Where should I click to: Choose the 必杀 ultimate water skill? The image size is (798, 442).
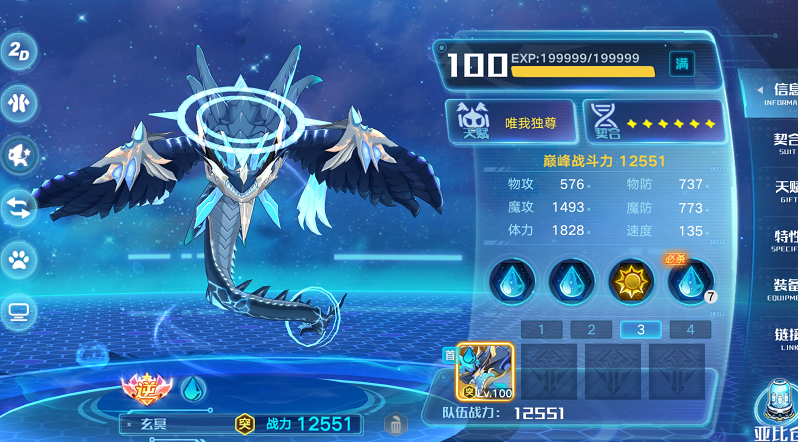pyautogui.click(x=690, y=281)
